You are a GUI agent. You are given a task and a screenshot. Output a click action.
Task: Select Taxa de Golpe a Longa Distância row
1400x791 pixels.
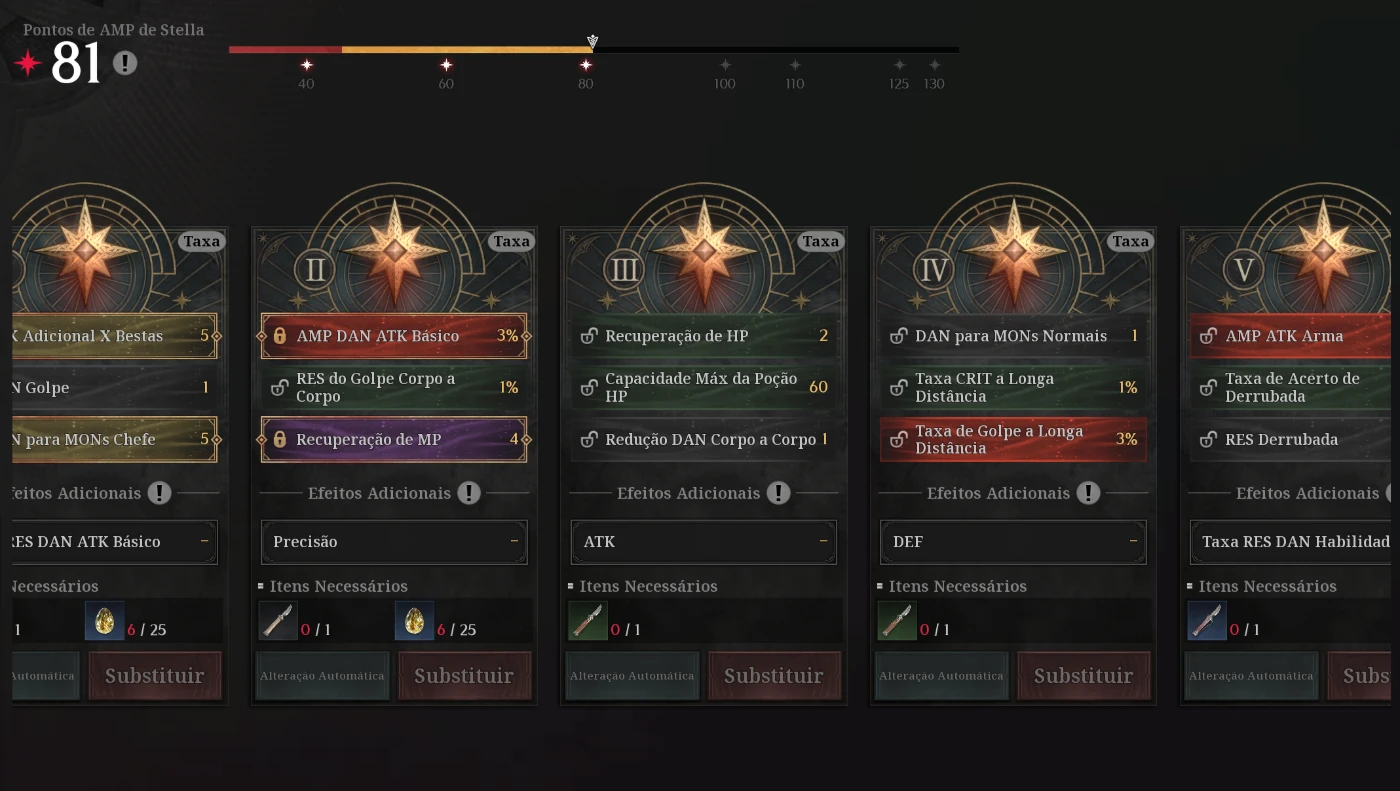pyautogui.click(x=1013, y=439)
